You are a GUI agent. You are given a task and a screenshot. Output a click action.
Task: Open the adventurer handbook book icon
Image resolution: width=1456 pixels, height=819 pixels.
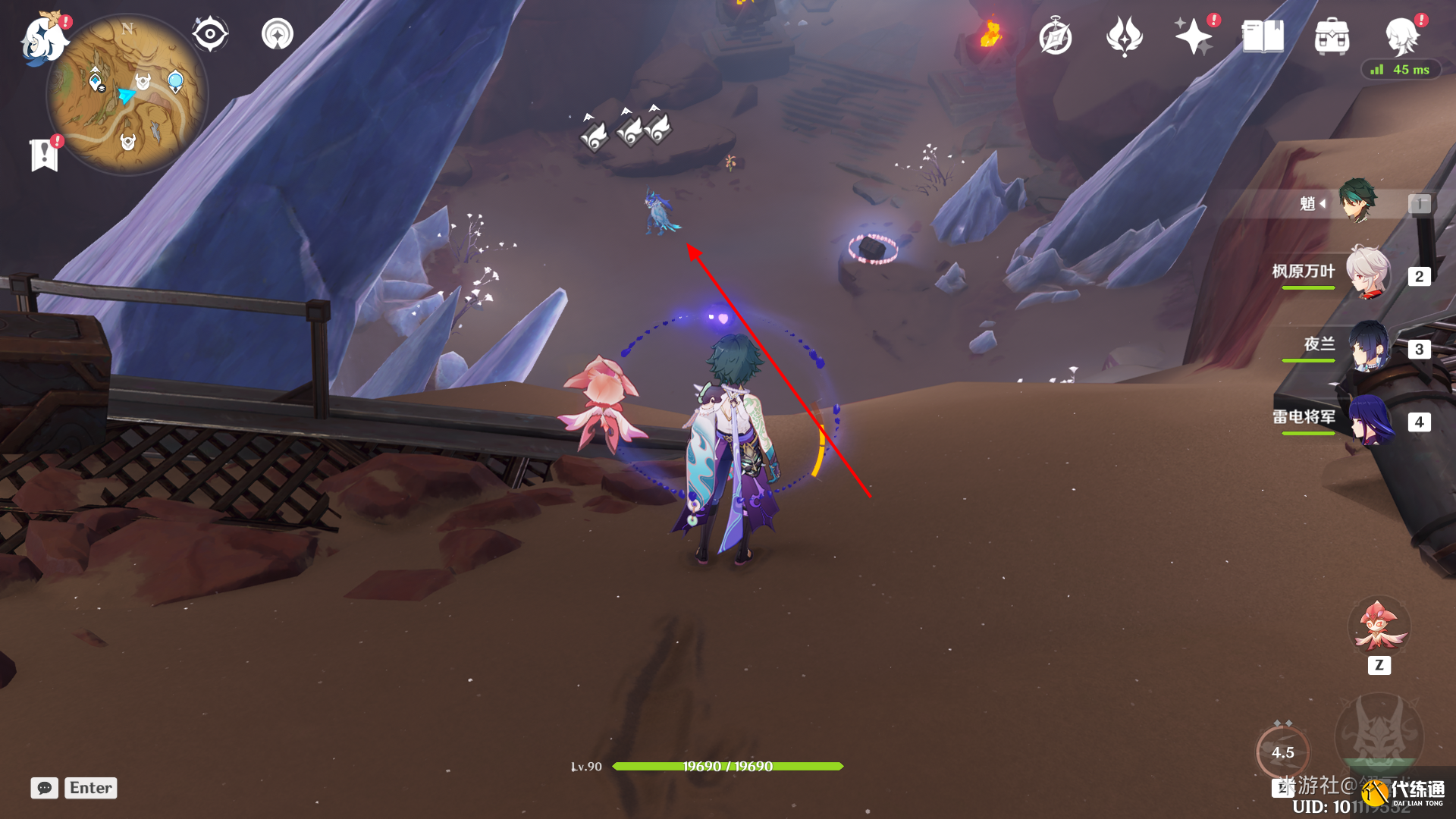(1263, 36)
